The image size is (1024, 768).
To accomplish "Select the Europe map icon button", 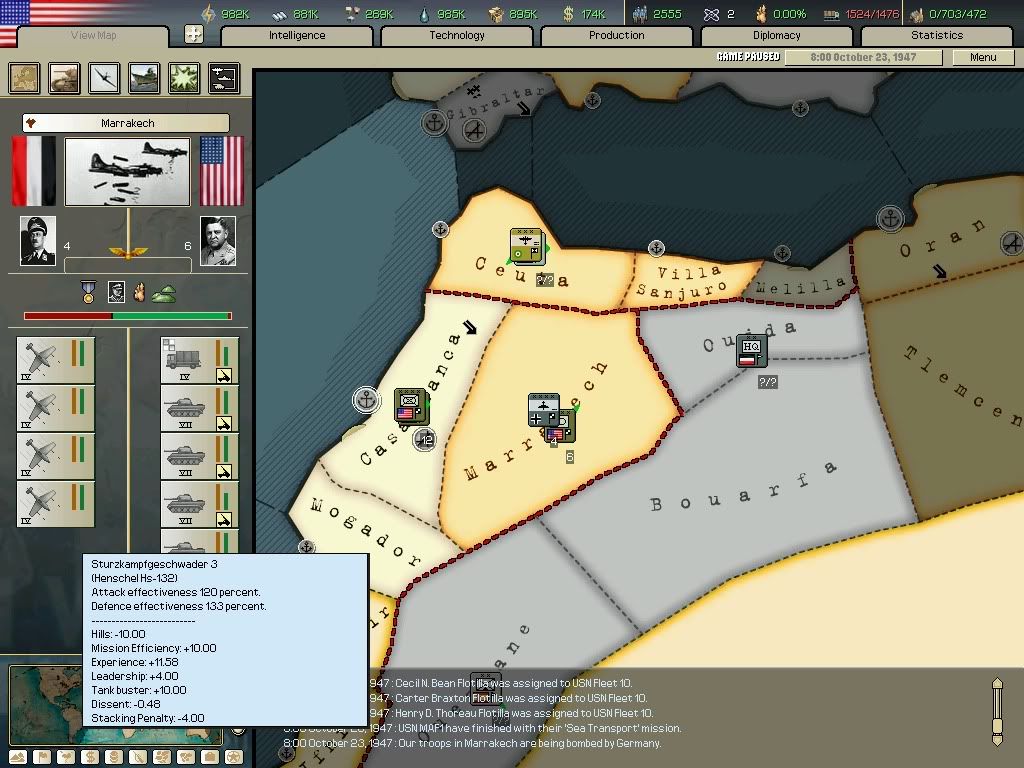I will [x=24, y=78].
